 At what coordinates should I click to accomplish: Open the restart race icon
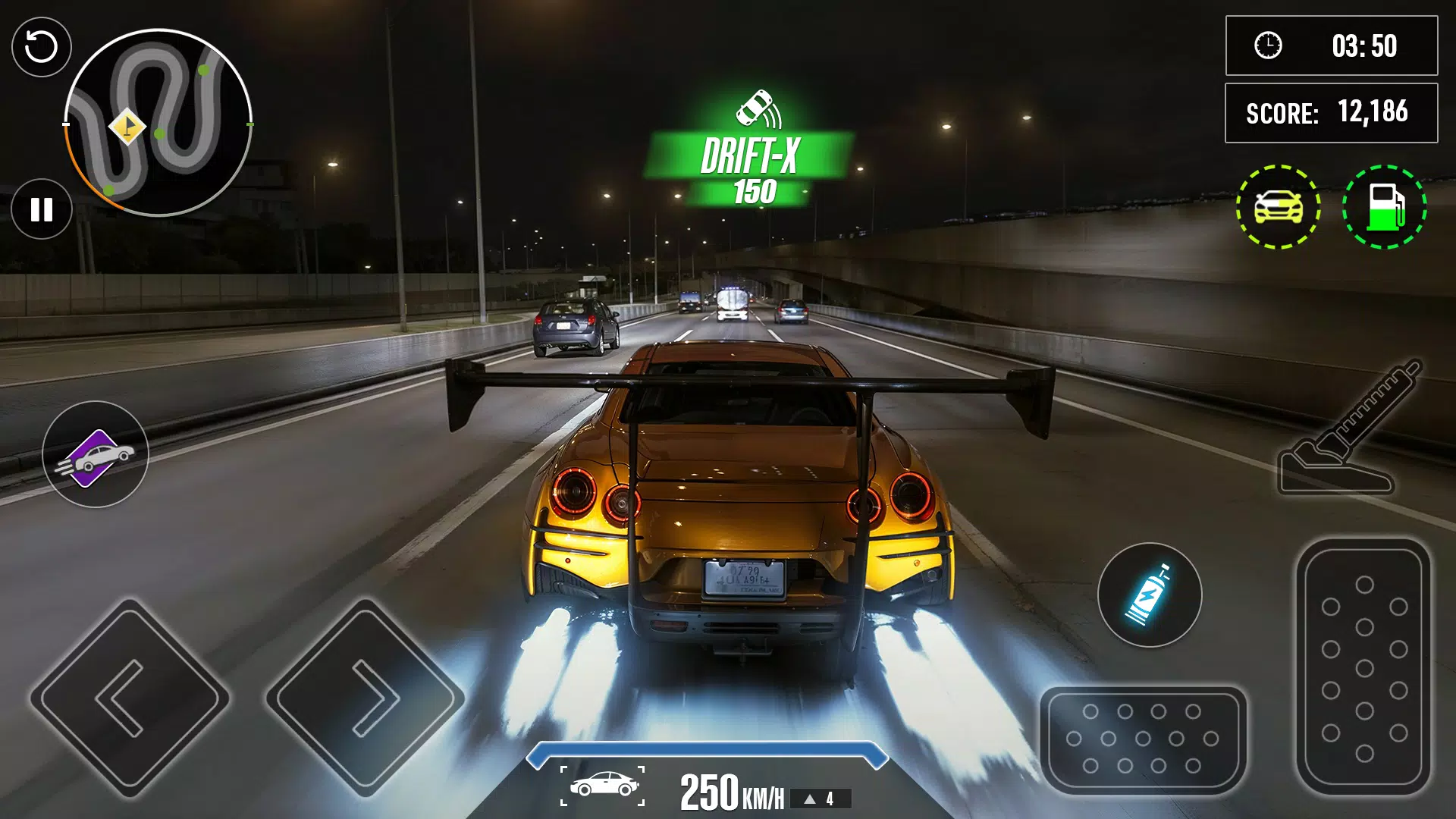click(x=42, y=47)
